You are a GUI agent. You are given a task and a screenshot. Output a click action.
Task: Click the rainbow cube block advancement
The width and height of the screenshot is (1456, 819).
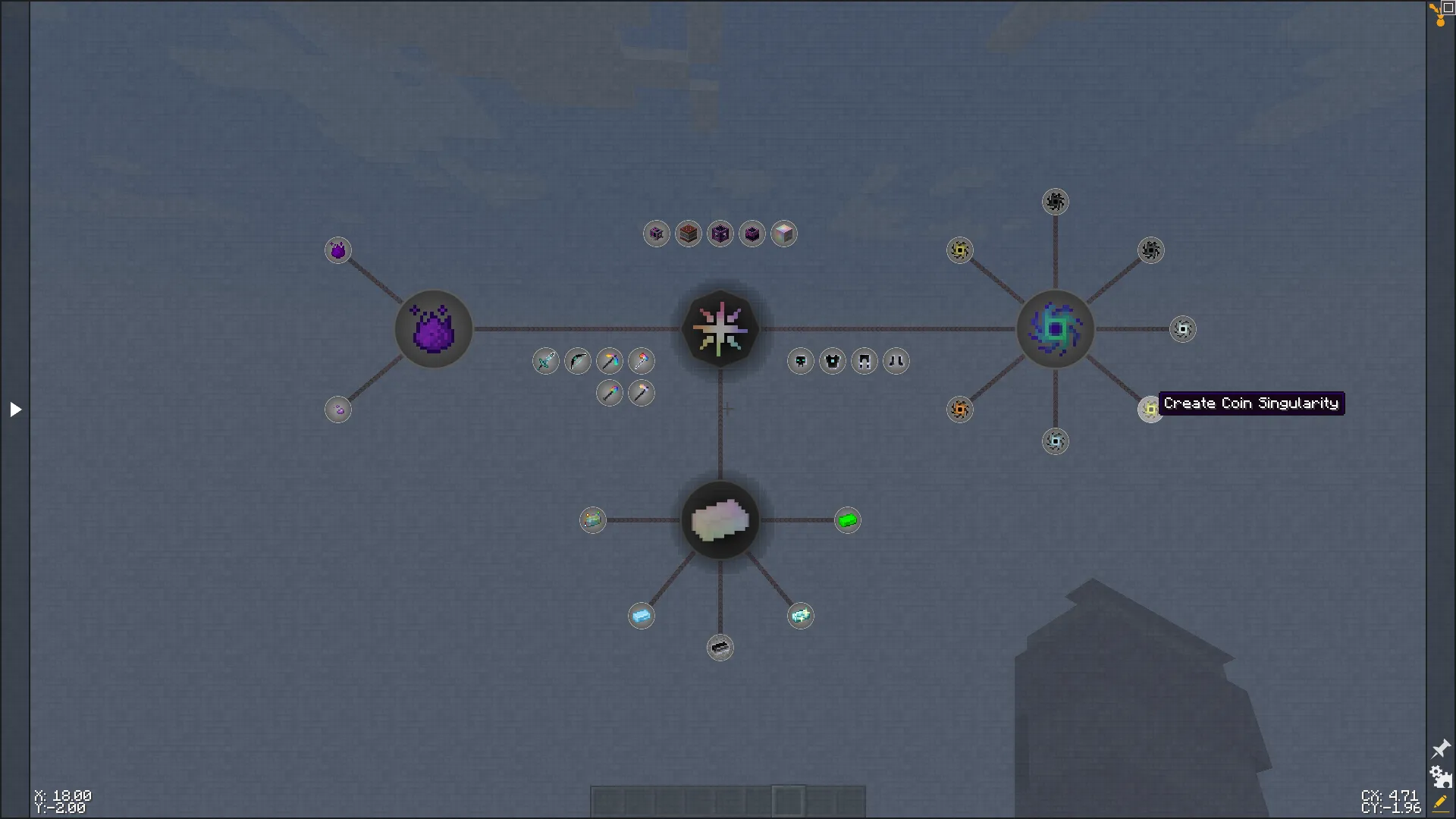(x=784, y=234)
